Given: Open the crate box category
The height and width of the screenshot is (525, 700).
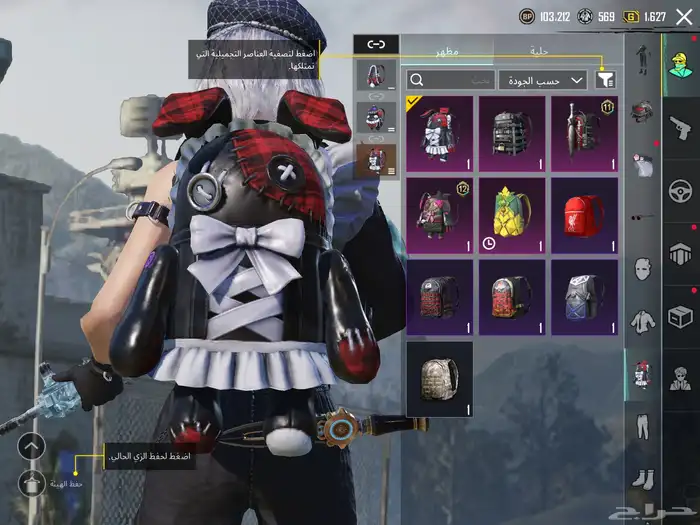Looking at the screenshot, I should click(680, 317).
